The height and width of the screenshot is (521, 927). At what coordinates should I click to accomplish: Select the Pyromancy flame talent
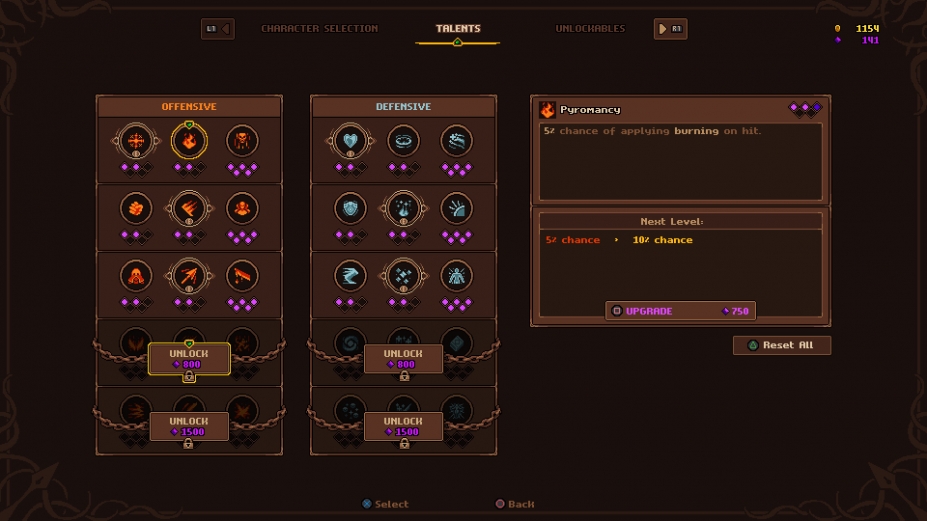coord(189,141)
